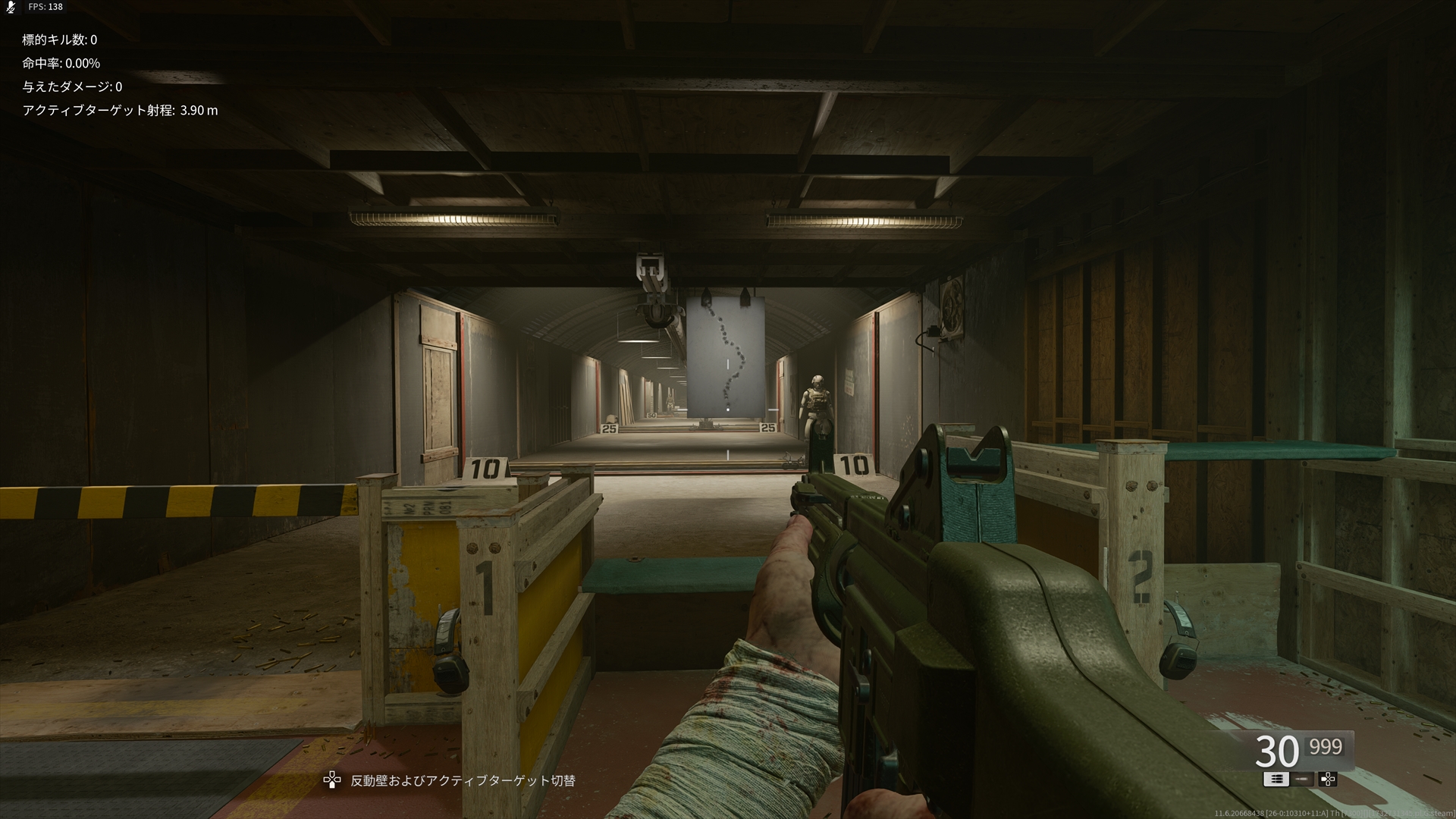
Task: Click the 30 magazine ammo number
Action: [1279, 751]
